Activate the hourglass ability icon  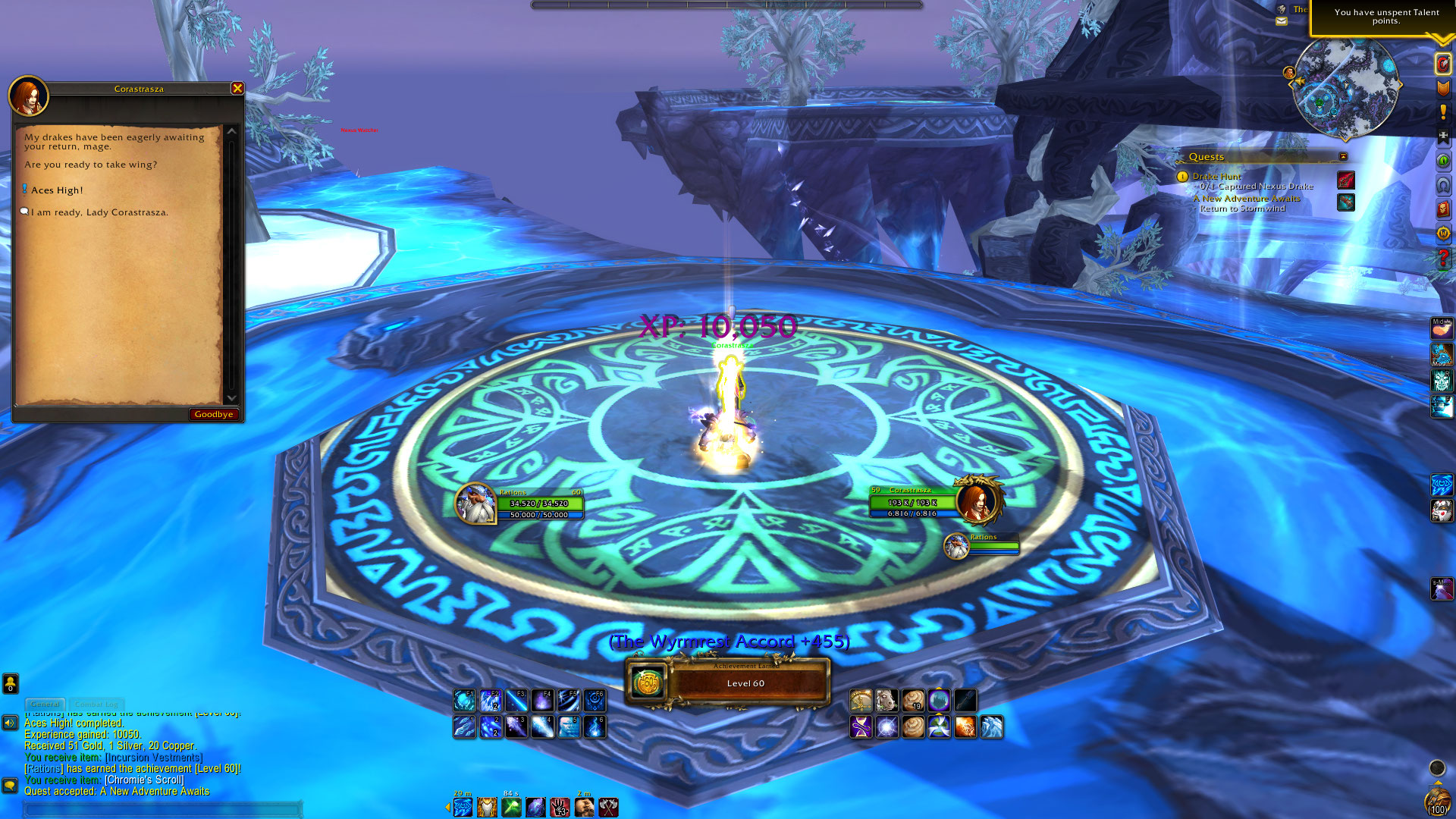[x=861, y=727]
